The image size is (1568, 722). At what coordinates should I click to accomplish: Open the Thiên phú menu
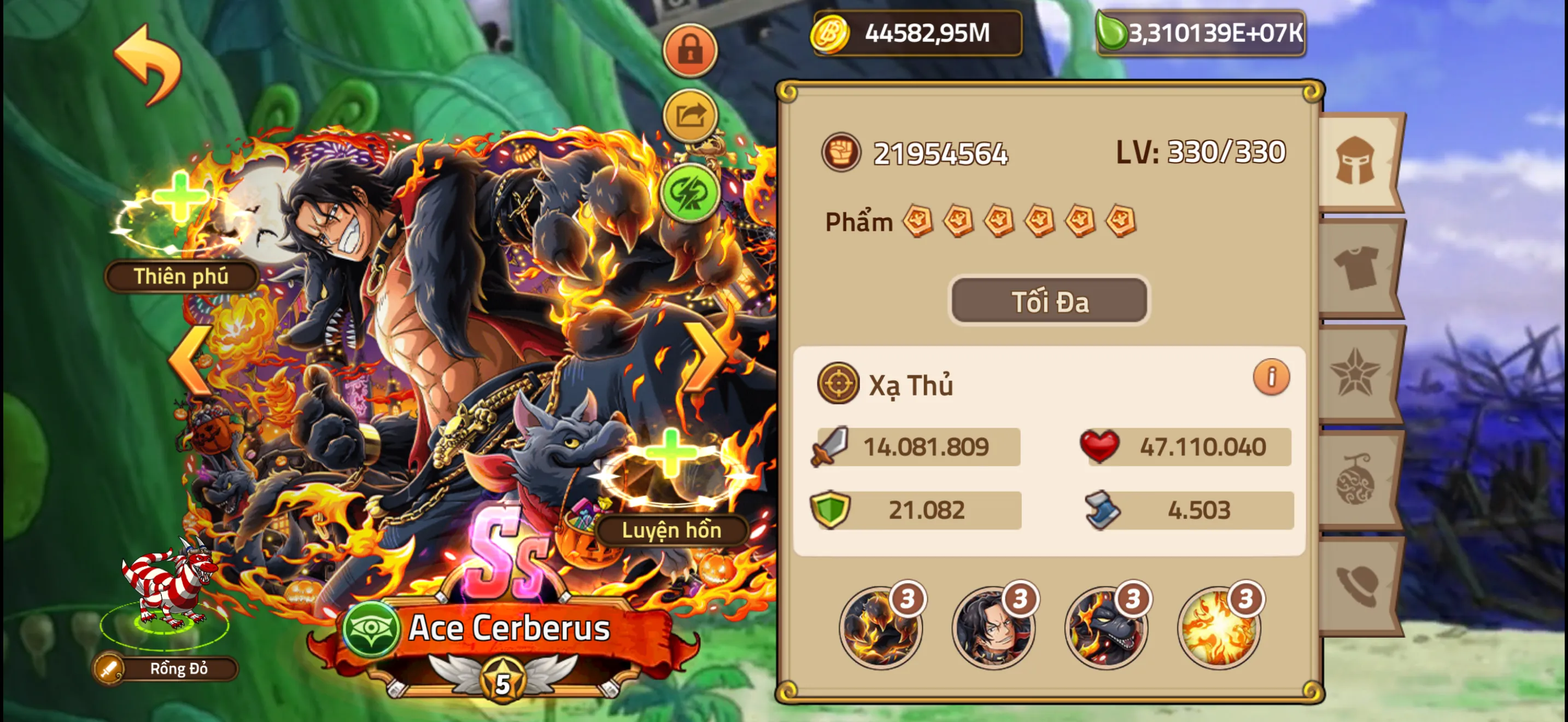[180, 277]
